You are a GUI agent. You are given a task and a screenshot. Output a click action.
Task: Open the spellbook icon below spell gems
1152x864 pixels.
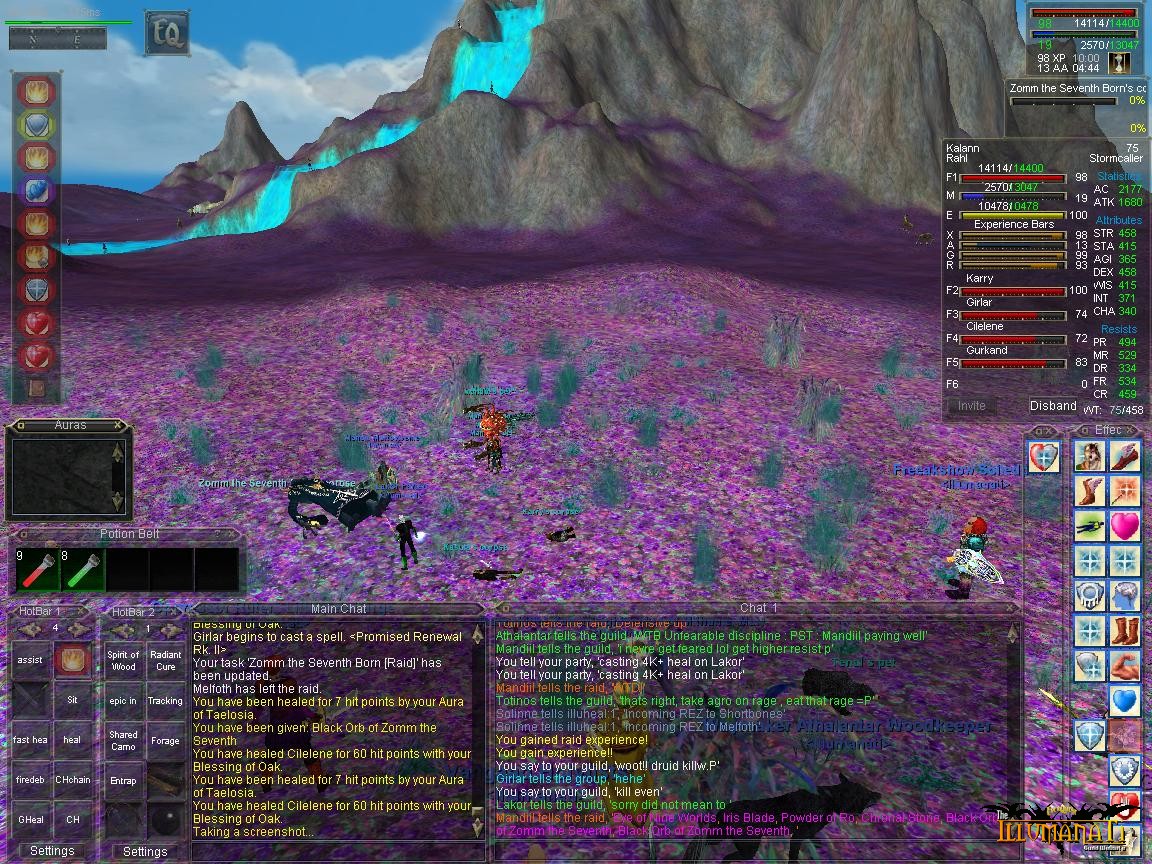pyautogui.click(x=37, y=388)
